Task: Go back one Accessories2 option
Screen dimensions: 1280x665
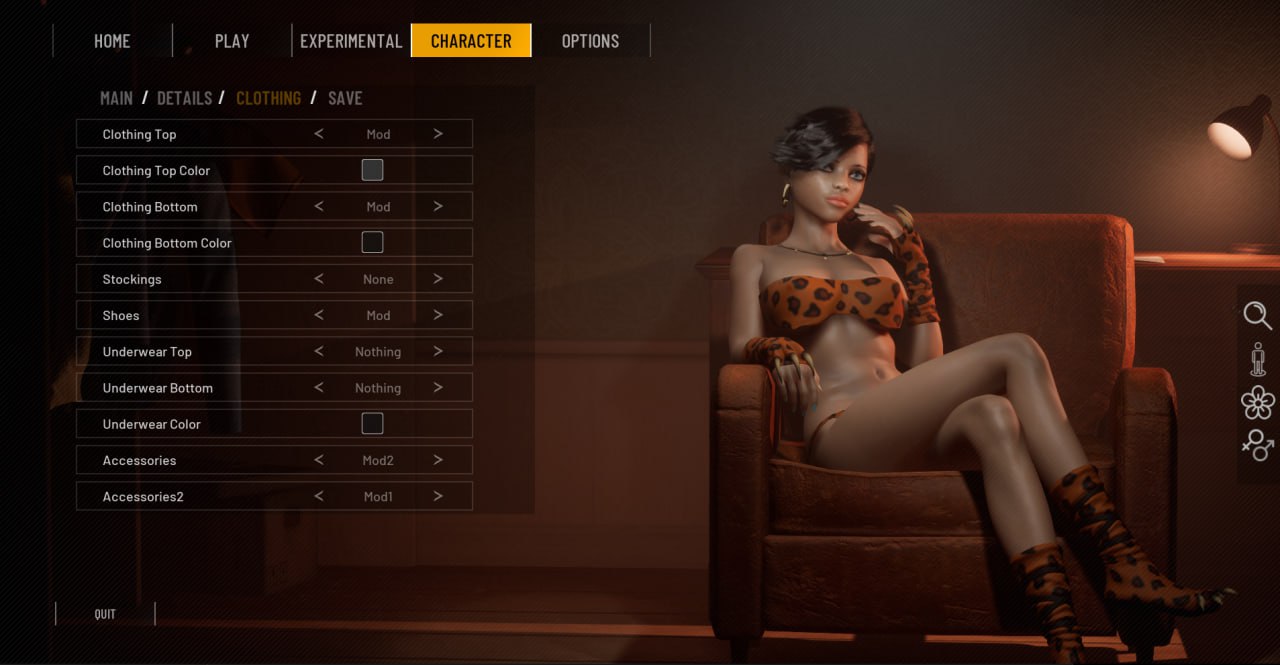Action: (x=319, y=496)
